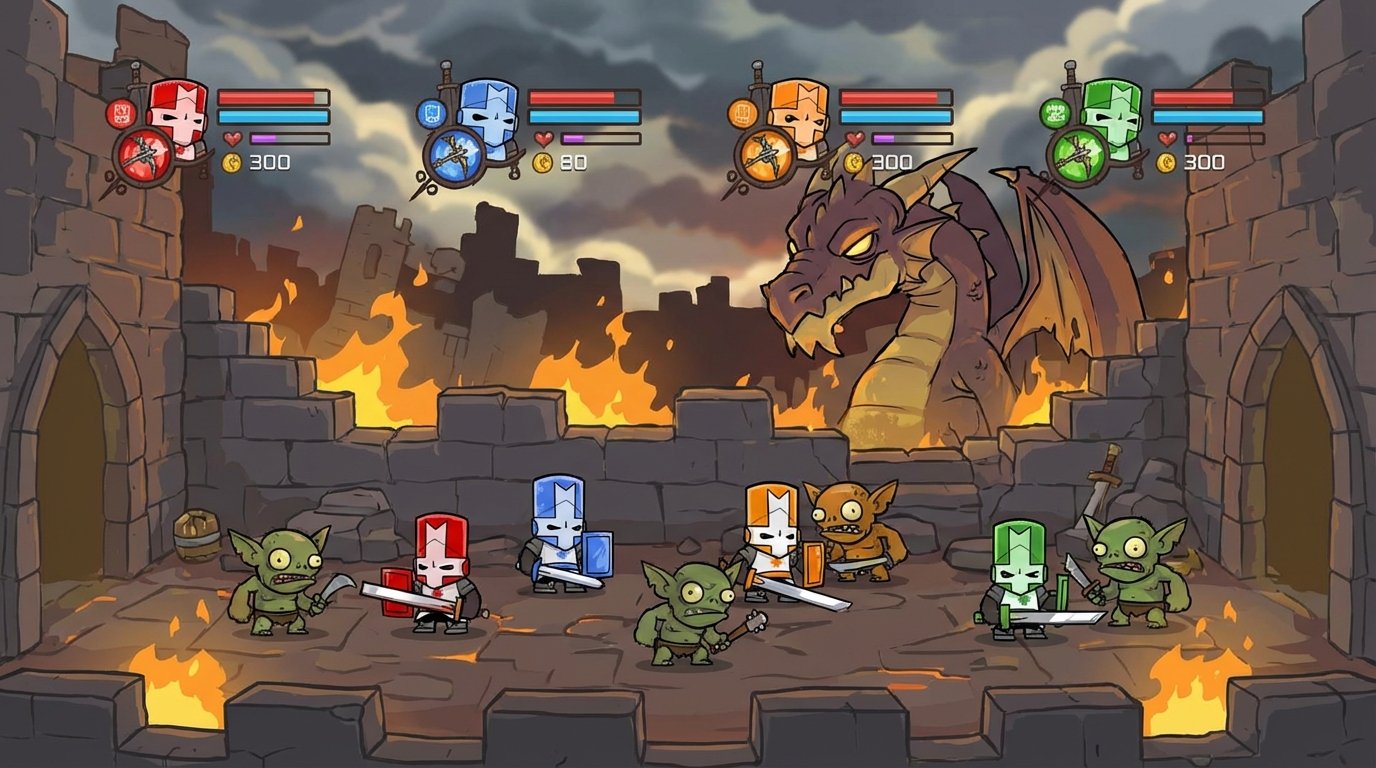
Task: Select the green knight's coin total of 300
Action: click(1204, 160)
